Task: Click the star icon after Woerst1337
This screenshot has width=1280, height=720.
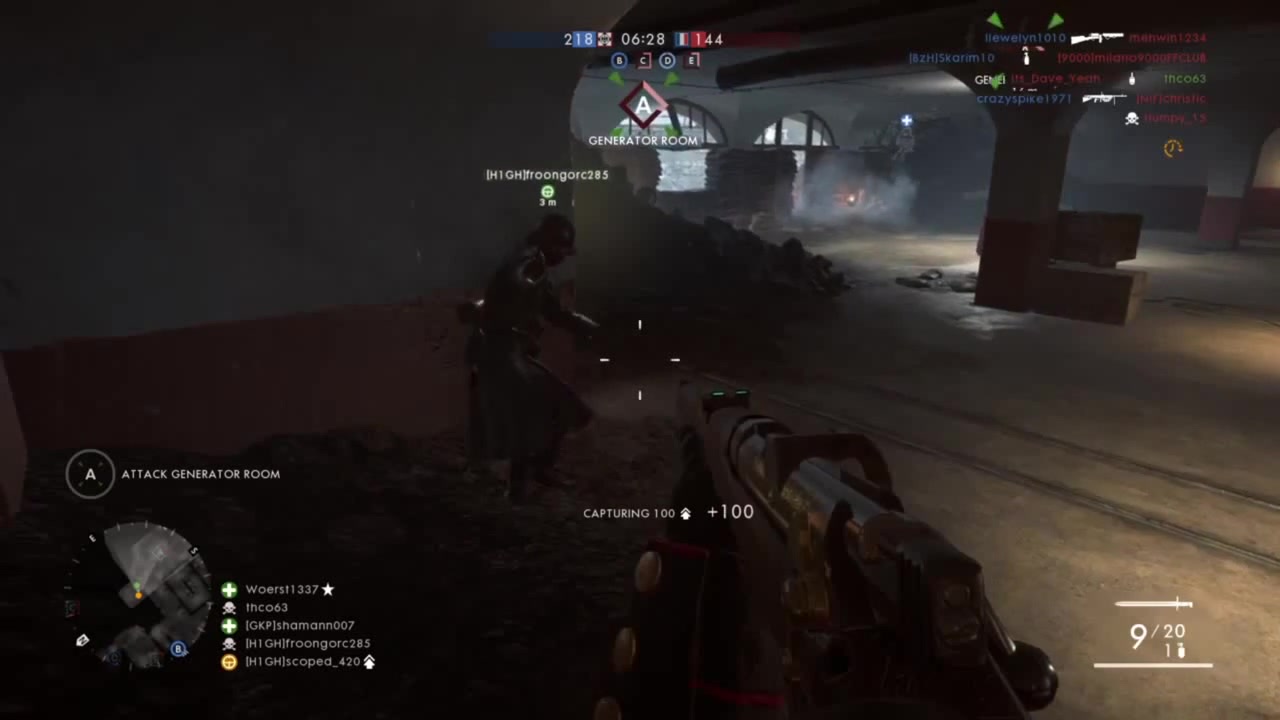Action: click(327, 589)
